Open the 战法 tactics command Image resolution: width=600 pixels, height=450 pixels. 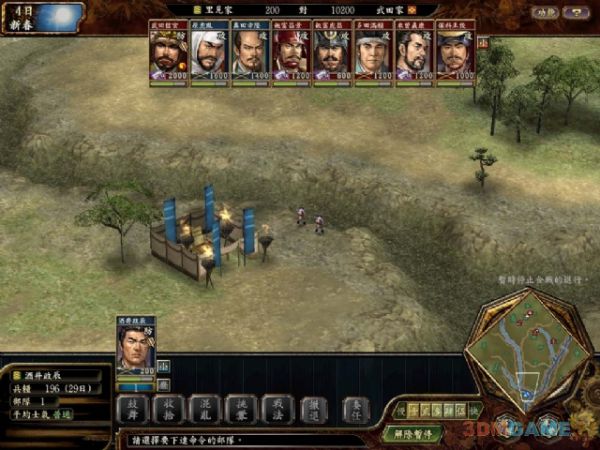point(275,408)
